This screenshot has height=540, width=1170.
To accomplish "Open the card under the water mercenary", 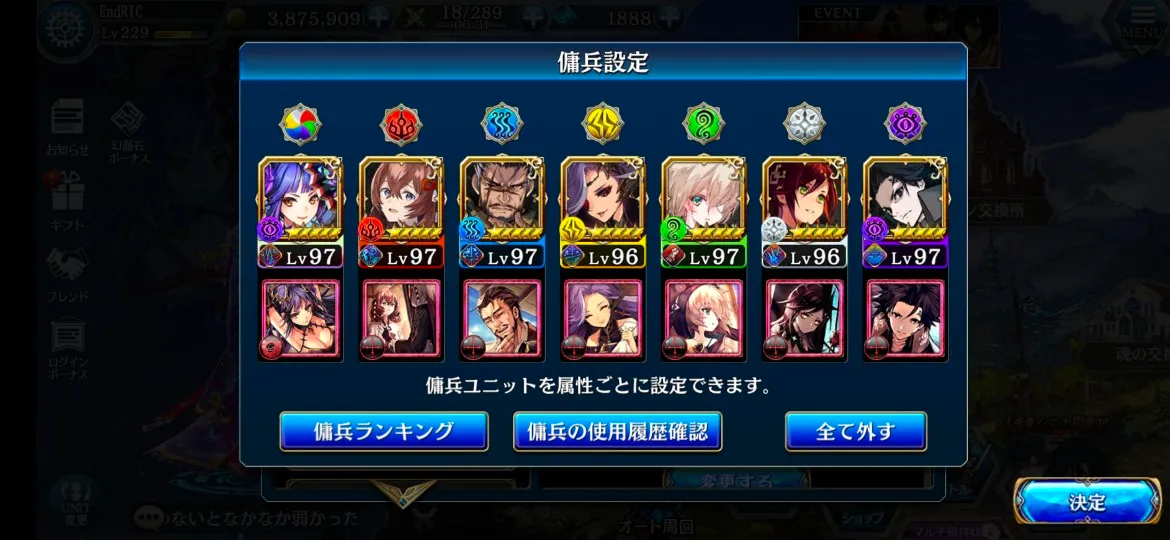I will (502, 319).
